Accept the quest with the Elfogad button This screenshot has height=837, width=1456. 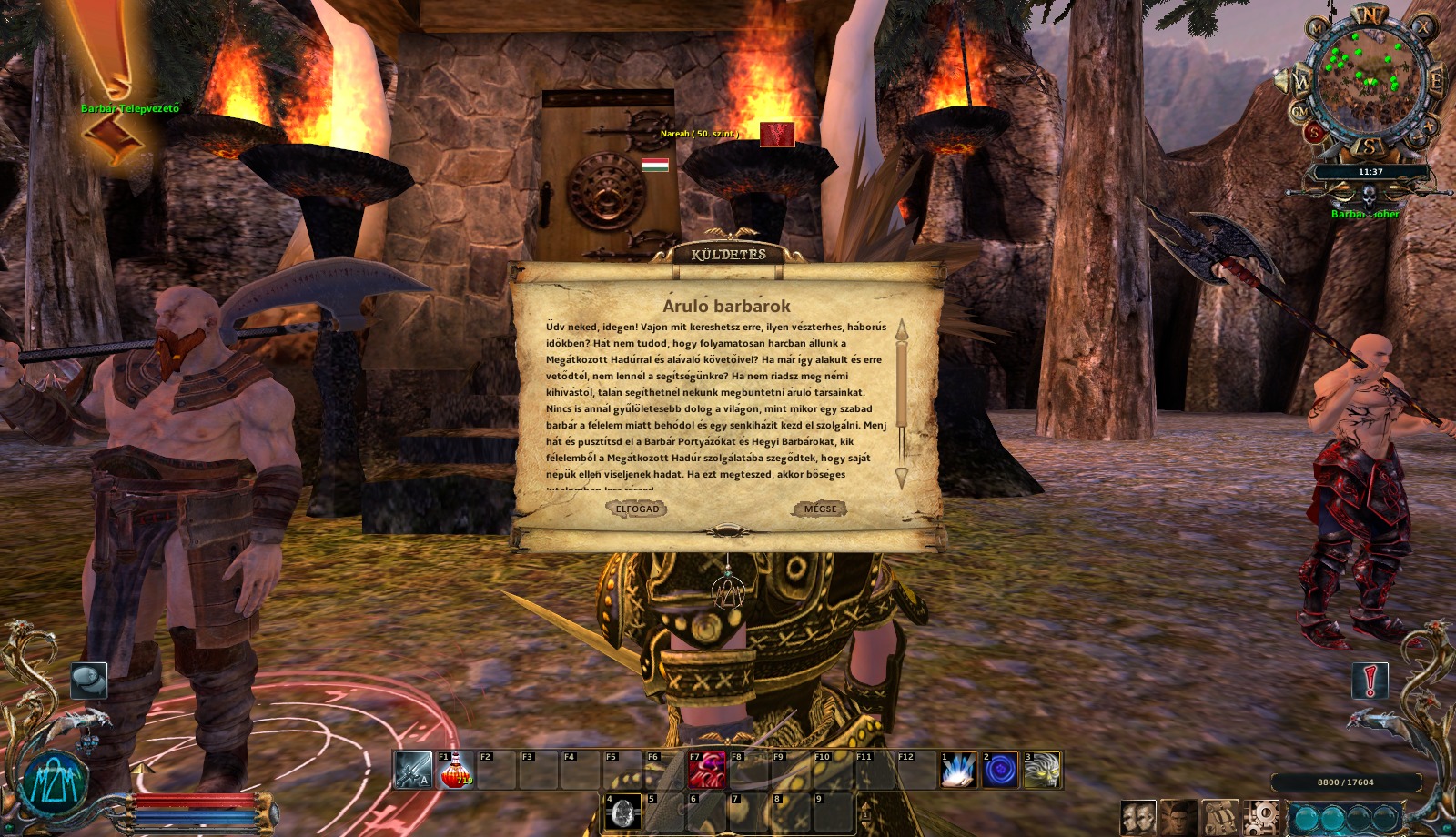coord(637,509)
